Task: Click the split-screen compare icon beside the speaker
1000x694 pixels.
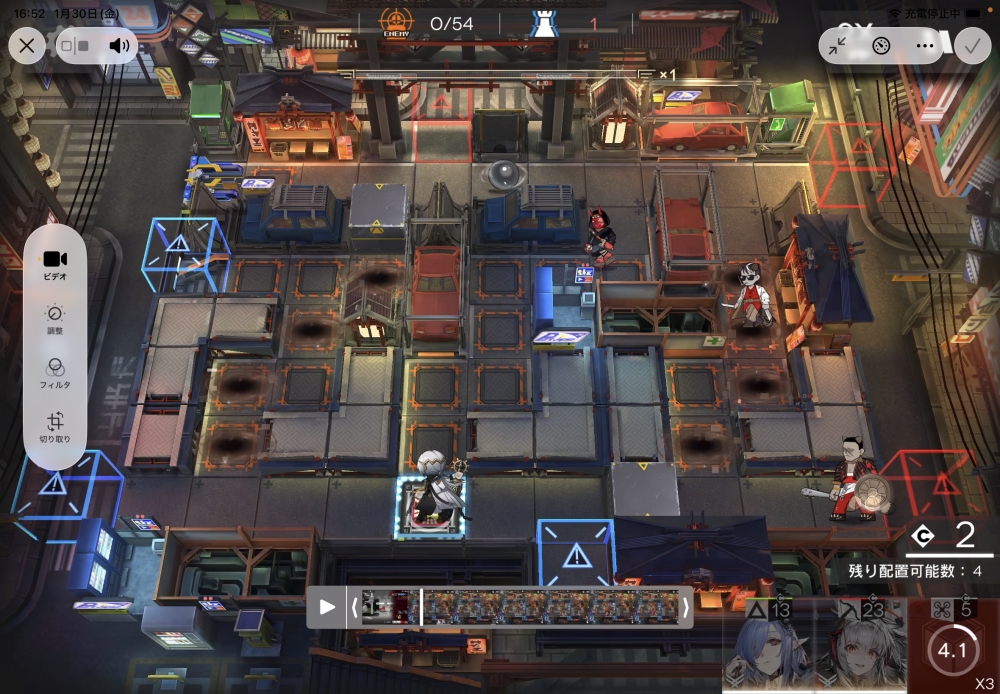Action: point(75,45)
